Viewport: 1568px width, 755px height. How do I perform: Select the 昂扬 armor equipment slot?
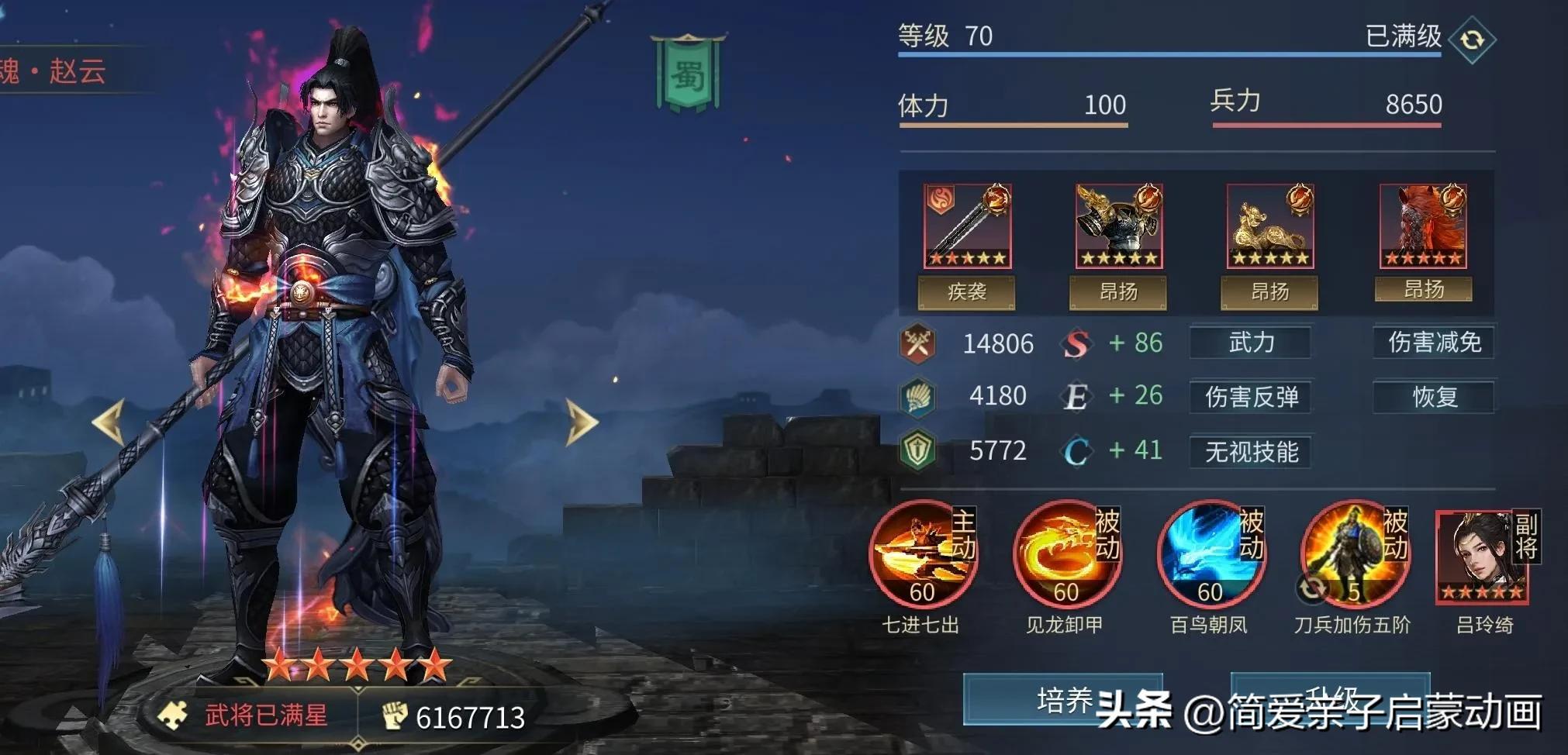[x=1117, y=226]
